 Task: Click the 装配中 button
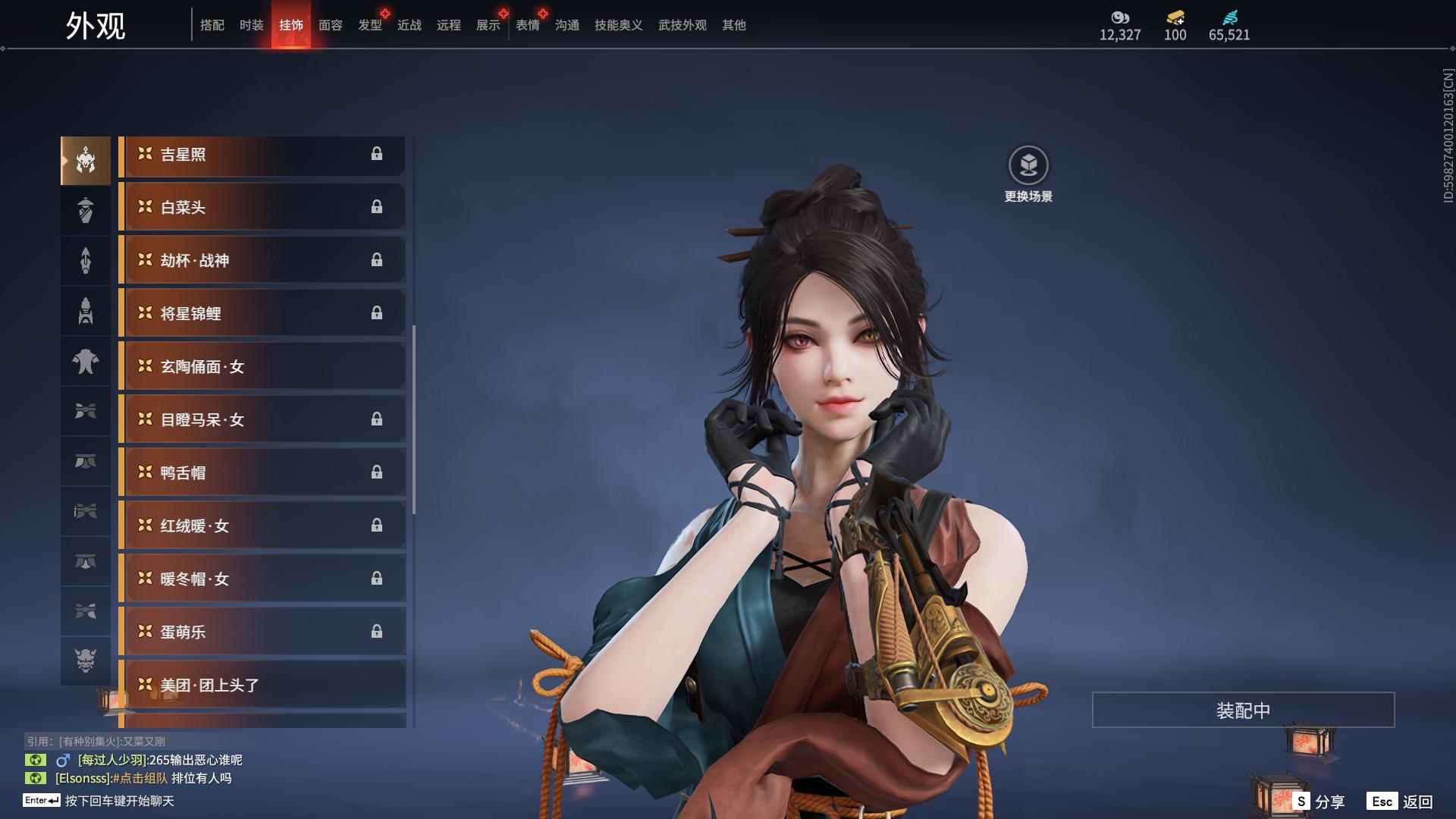(x=1243, y=710)
